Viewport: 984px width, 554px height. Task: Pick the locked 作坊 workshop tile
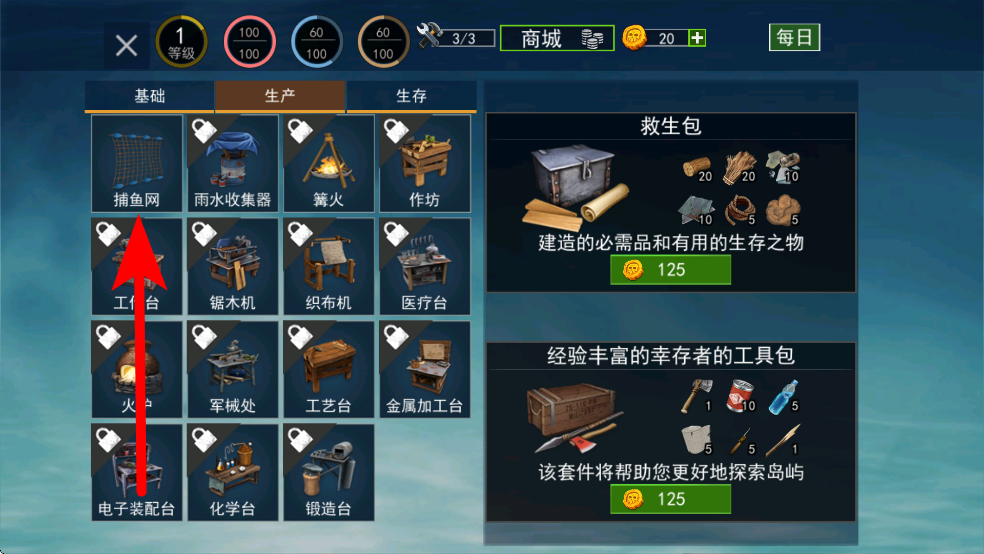coord(424,163)
